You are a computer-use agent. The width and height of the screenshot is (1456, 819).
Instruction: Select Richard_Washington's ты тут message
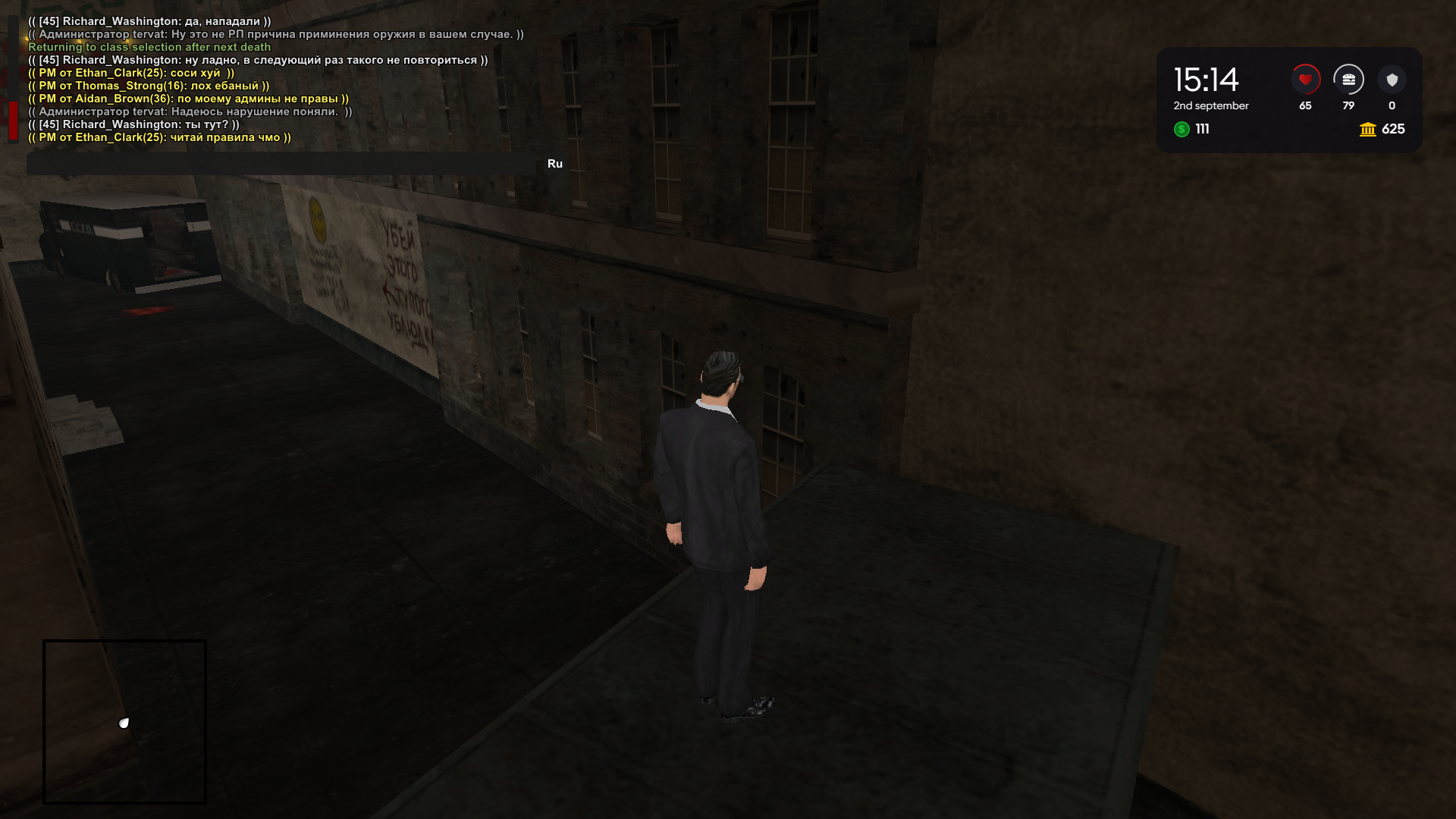click(x=133, y=124)
